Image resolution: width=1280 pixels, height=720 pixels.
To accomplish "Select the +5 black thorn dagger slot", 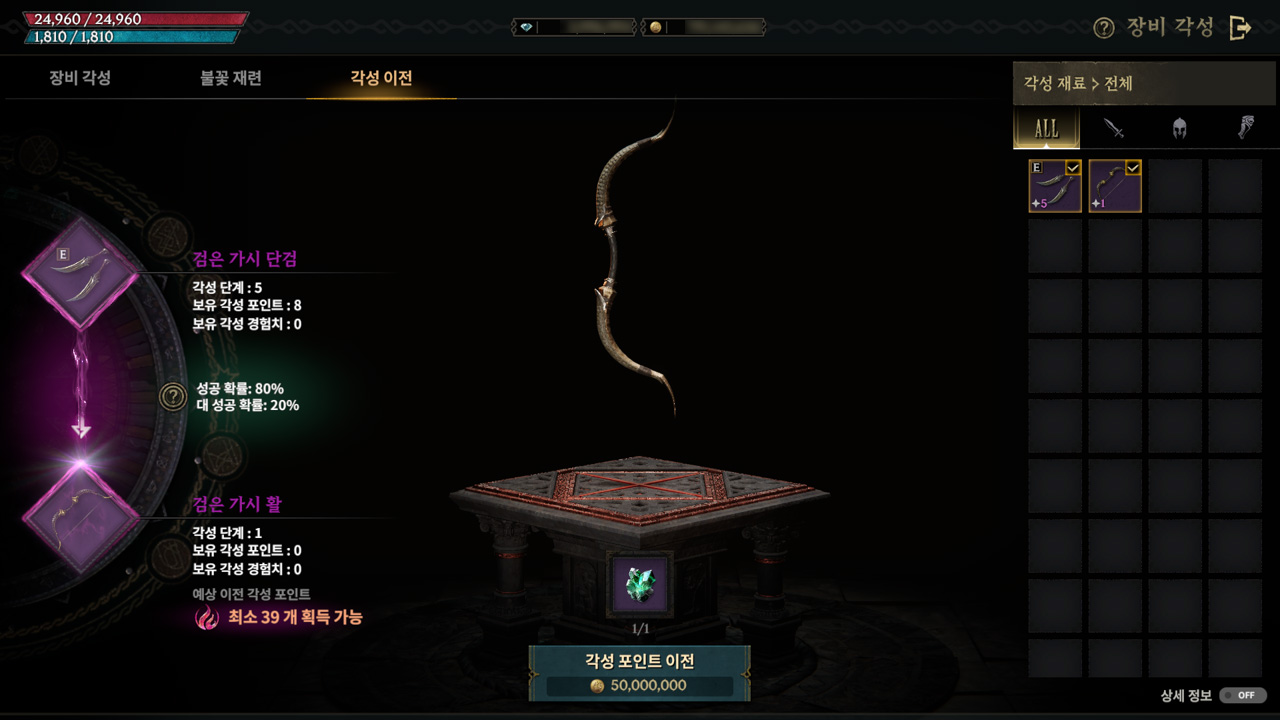I will click(x=1055, y=186).
